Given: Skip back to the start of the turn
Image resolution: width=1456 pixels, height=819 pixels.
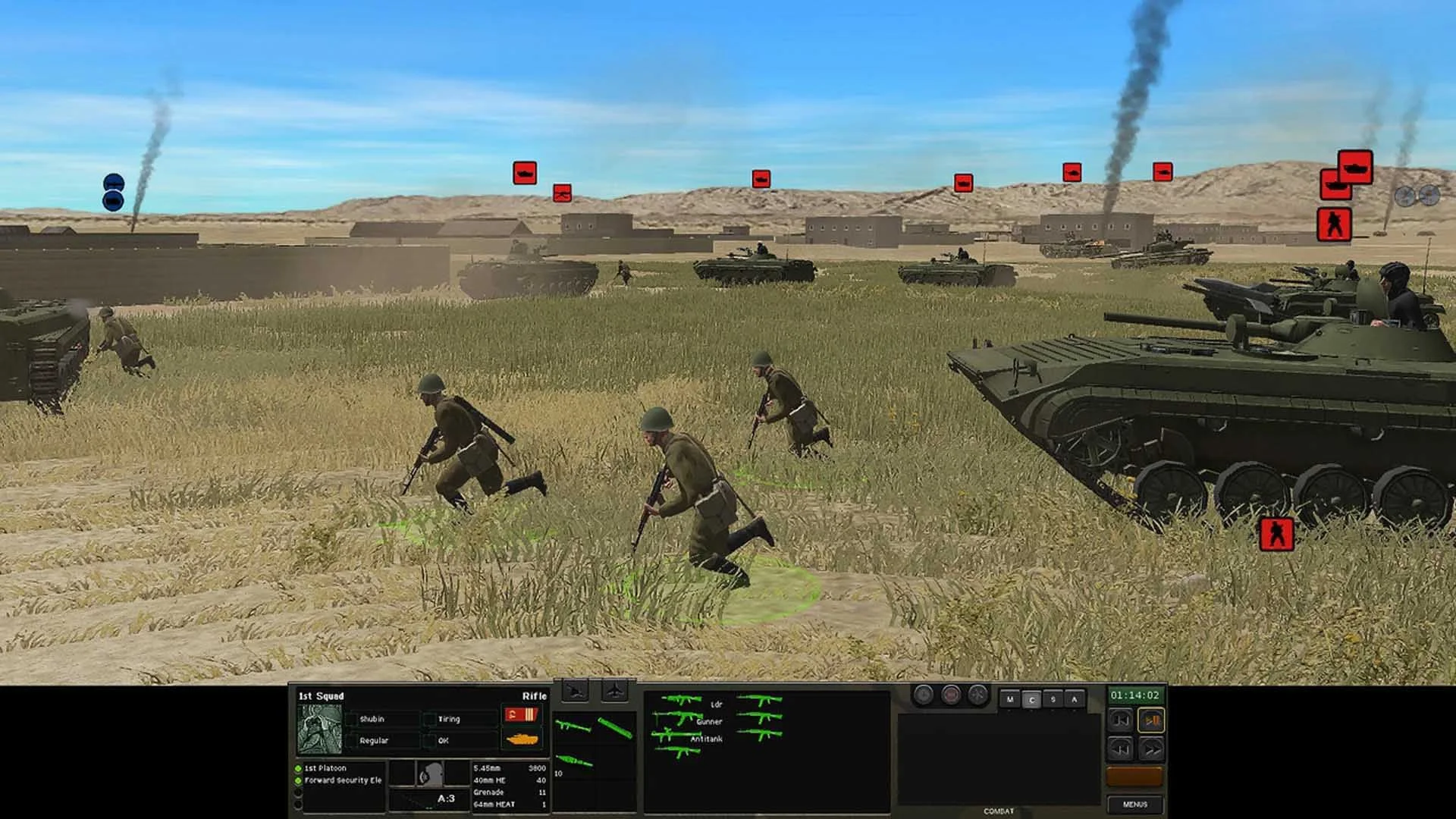Looking at the screenshot, I should coord(1121,720).
